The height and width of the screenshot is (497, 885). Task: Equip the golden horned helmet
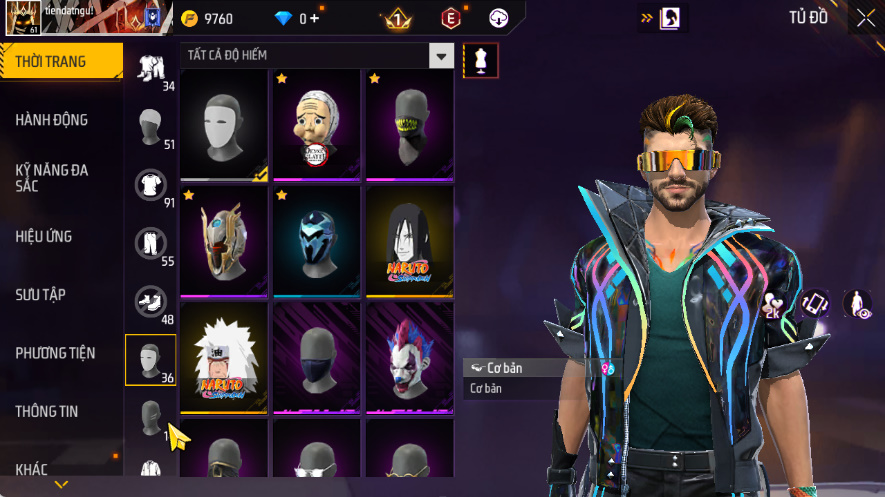(224, 241)
